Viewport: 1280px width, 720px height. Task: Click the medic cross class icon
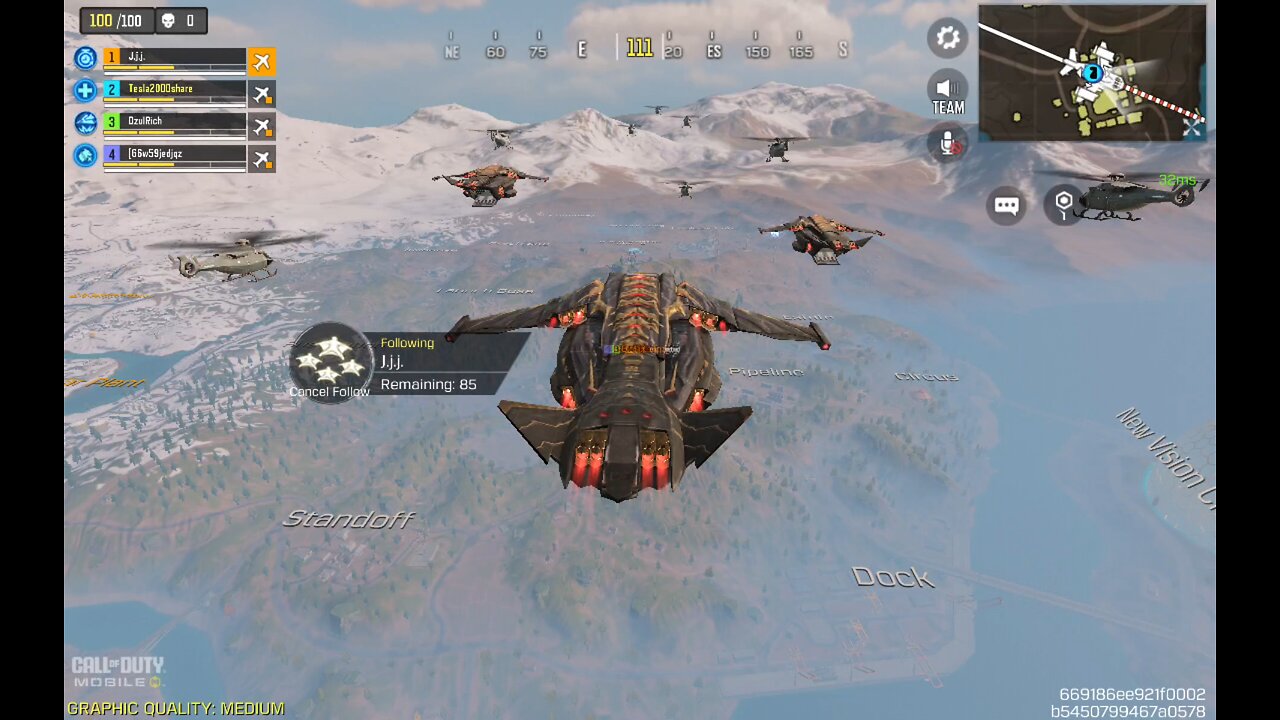(x=86, y=91)
